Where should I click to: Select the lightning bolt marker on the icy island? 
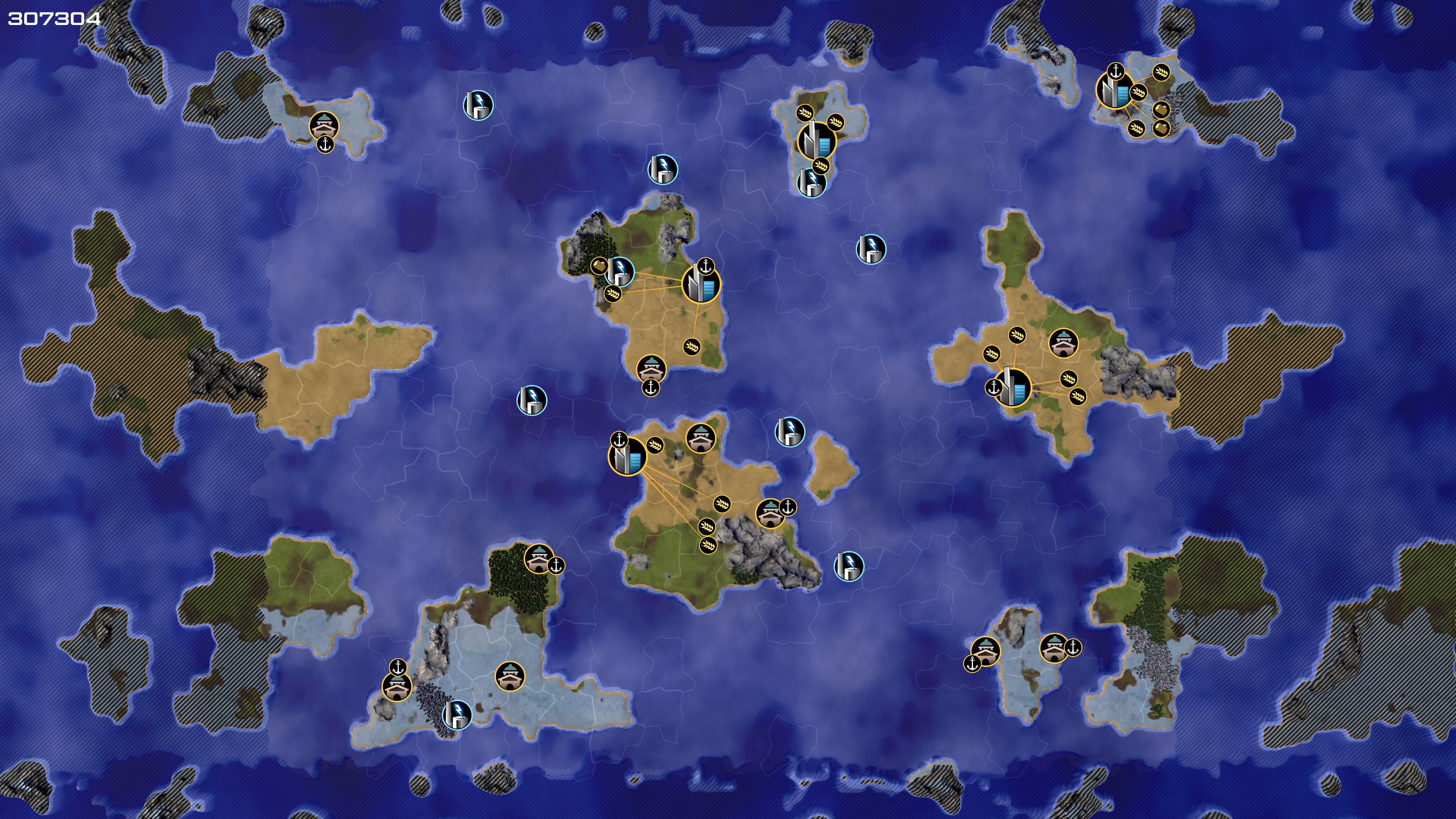tap(457, 714)
